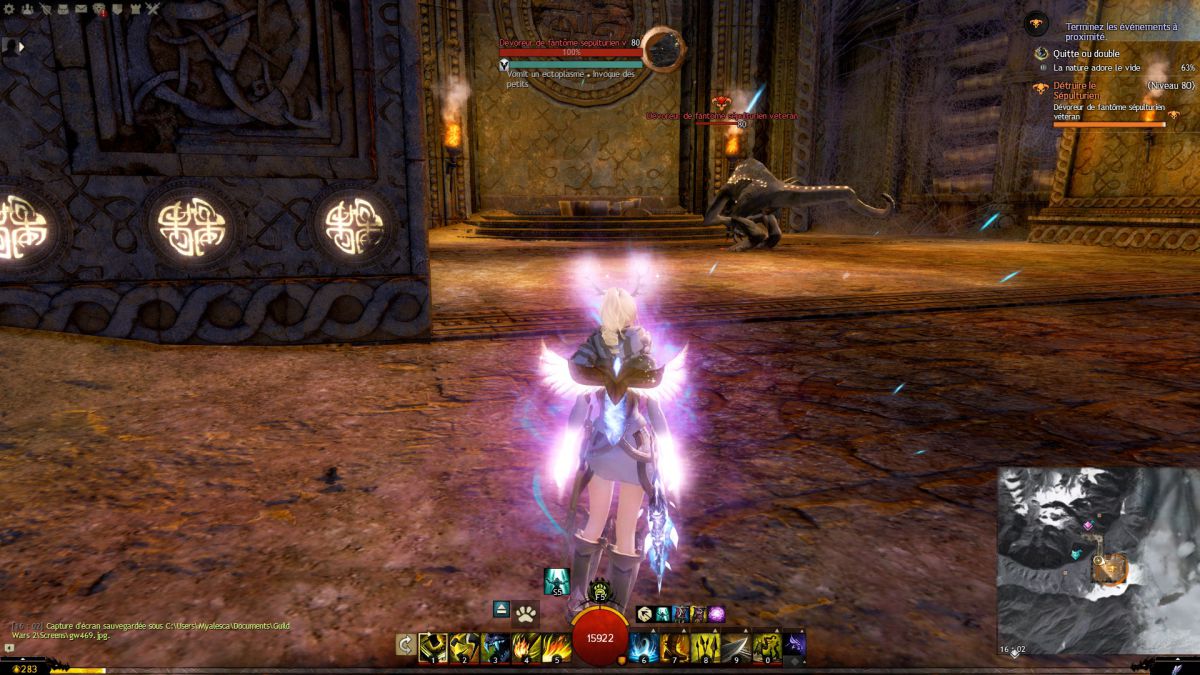Click the weapon swap arrow button
This screenshot has height=675, width=1200.
pos(406,646)
